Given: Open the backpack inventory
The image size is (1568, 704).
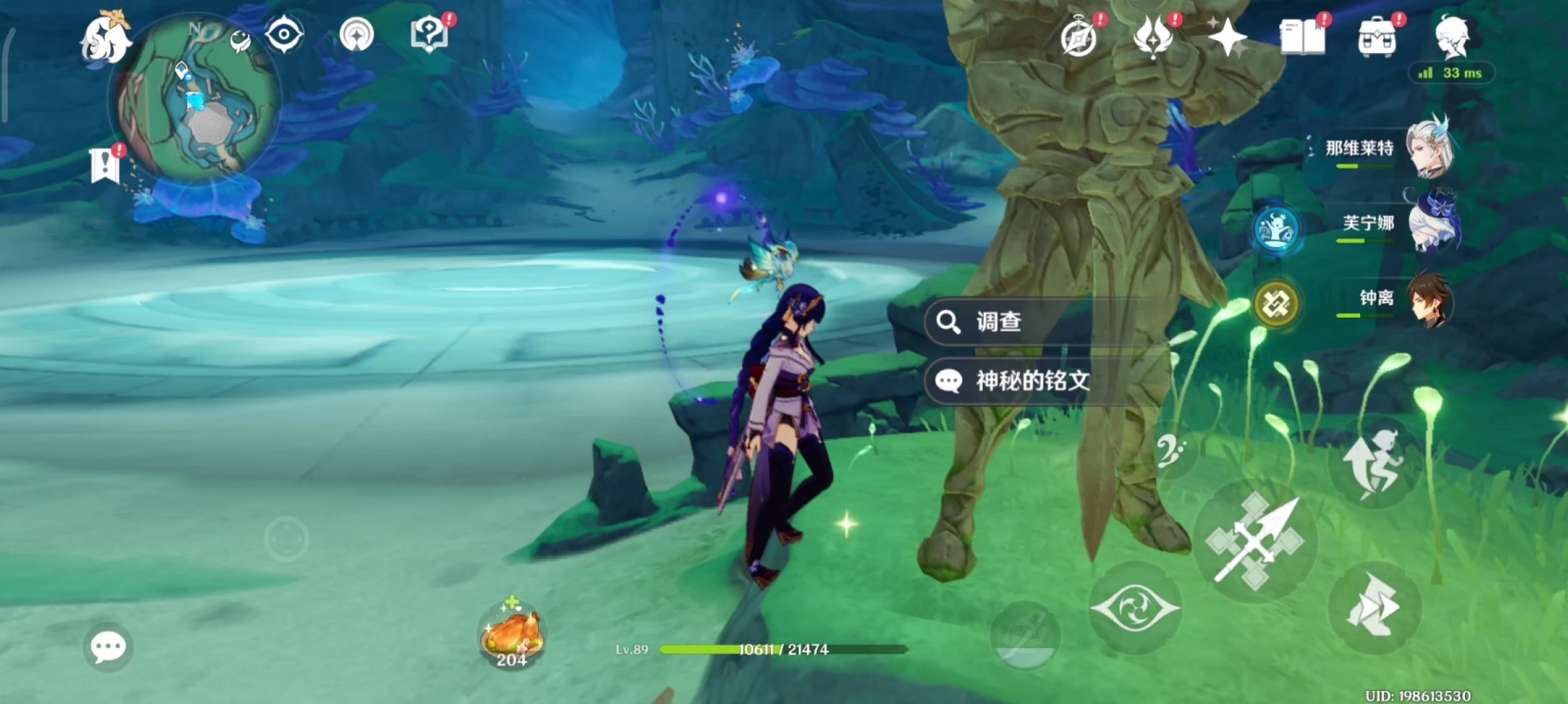Looking at the screenshot, I should 1377,38.
